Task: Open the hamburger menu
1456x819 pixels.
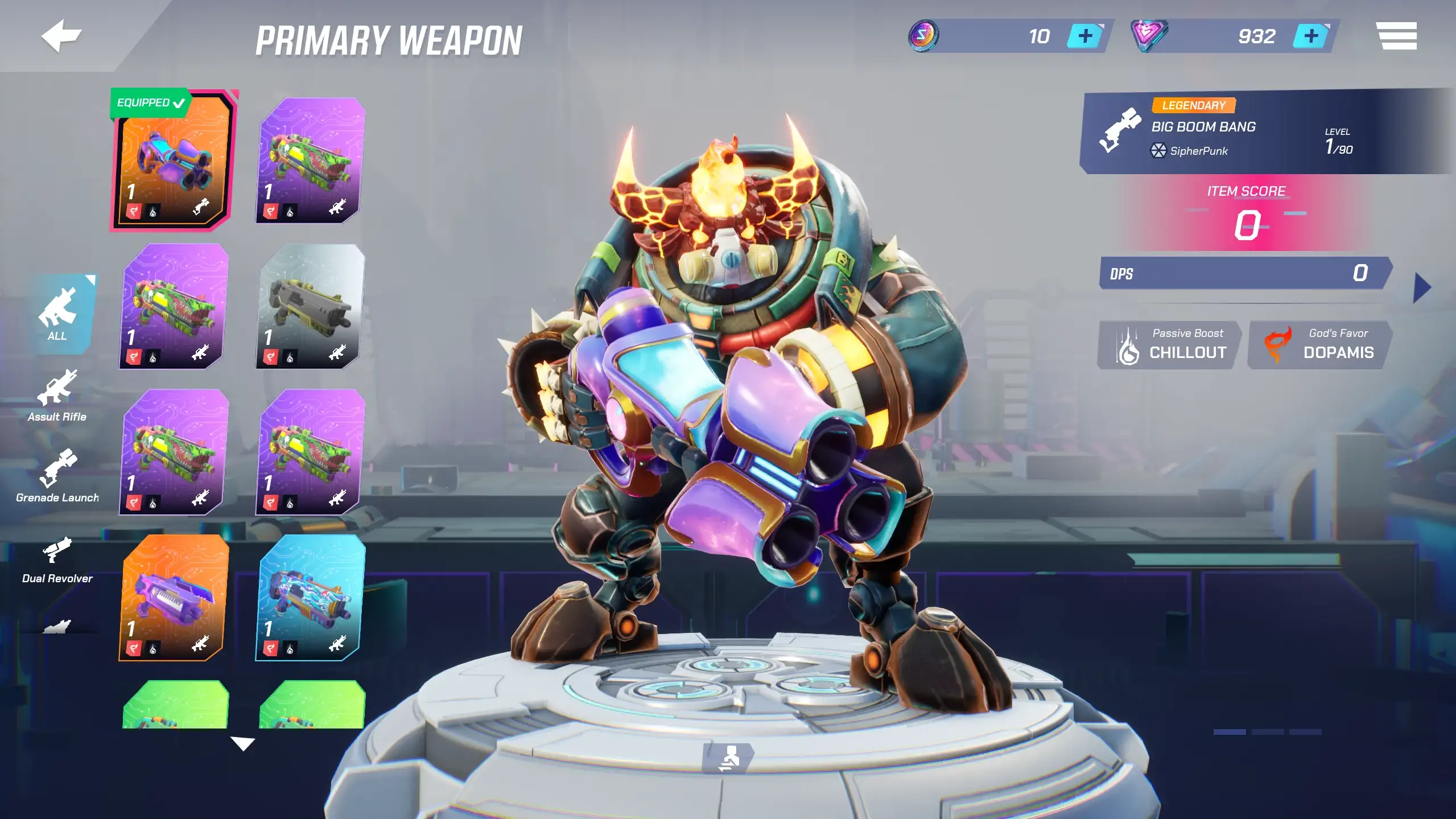Action: tap(1396, 36)
